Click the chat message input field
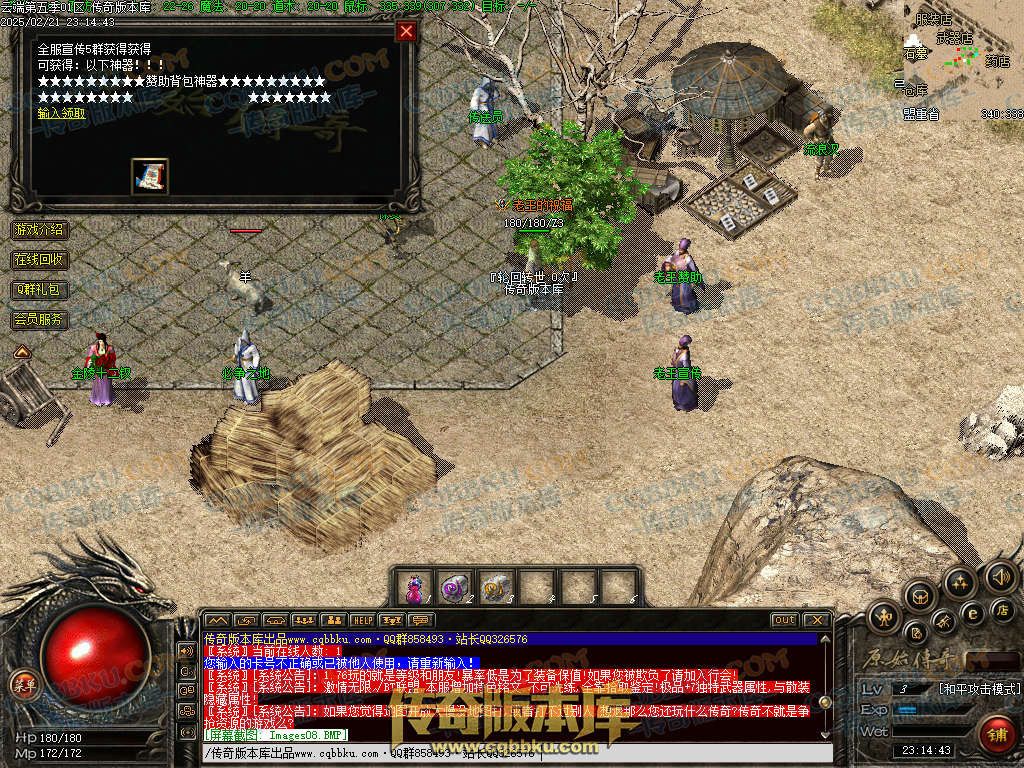1024x768 pixels. [x=500, y=753]
